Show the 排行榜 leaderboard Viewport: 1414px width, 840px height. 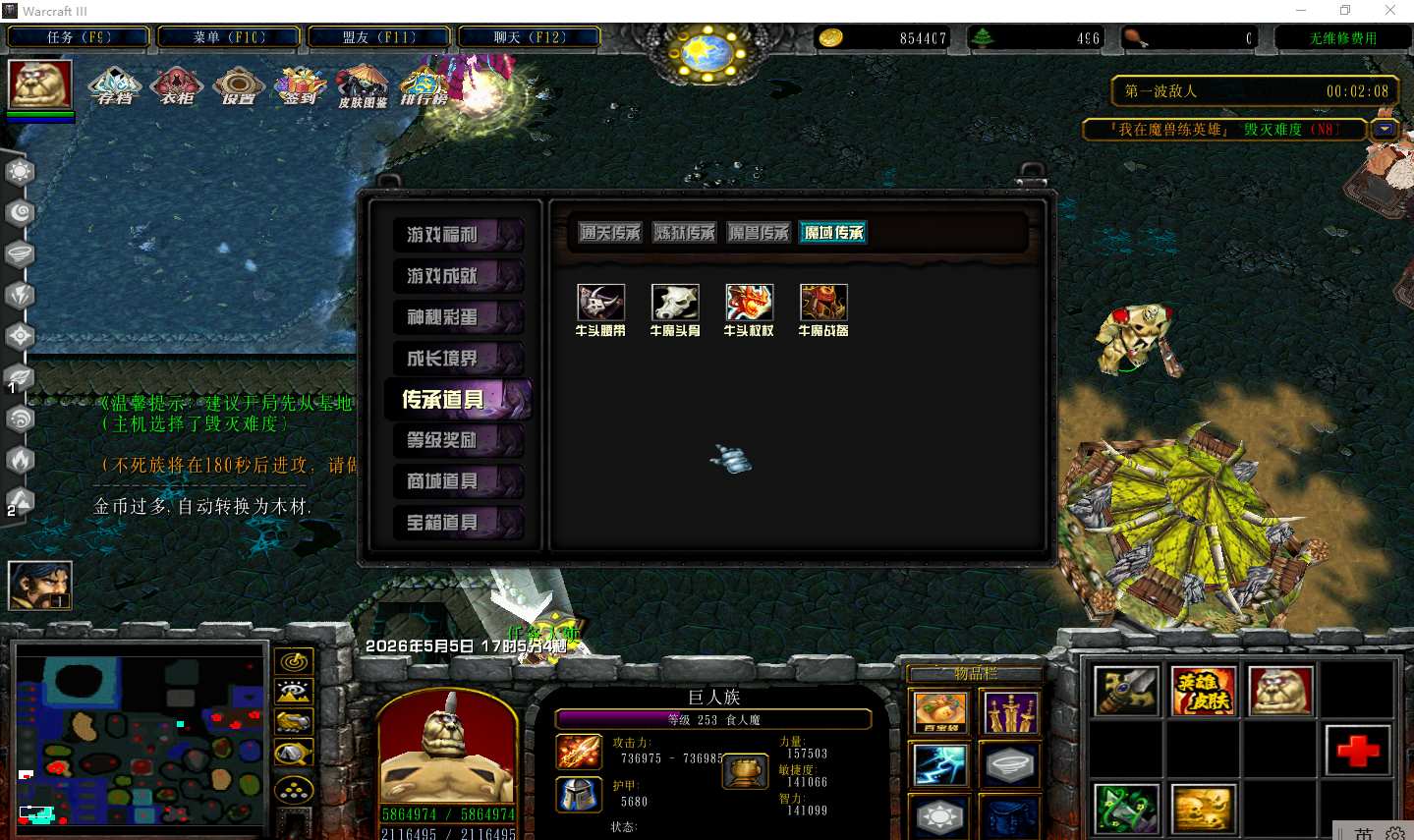tap(424, 86)
